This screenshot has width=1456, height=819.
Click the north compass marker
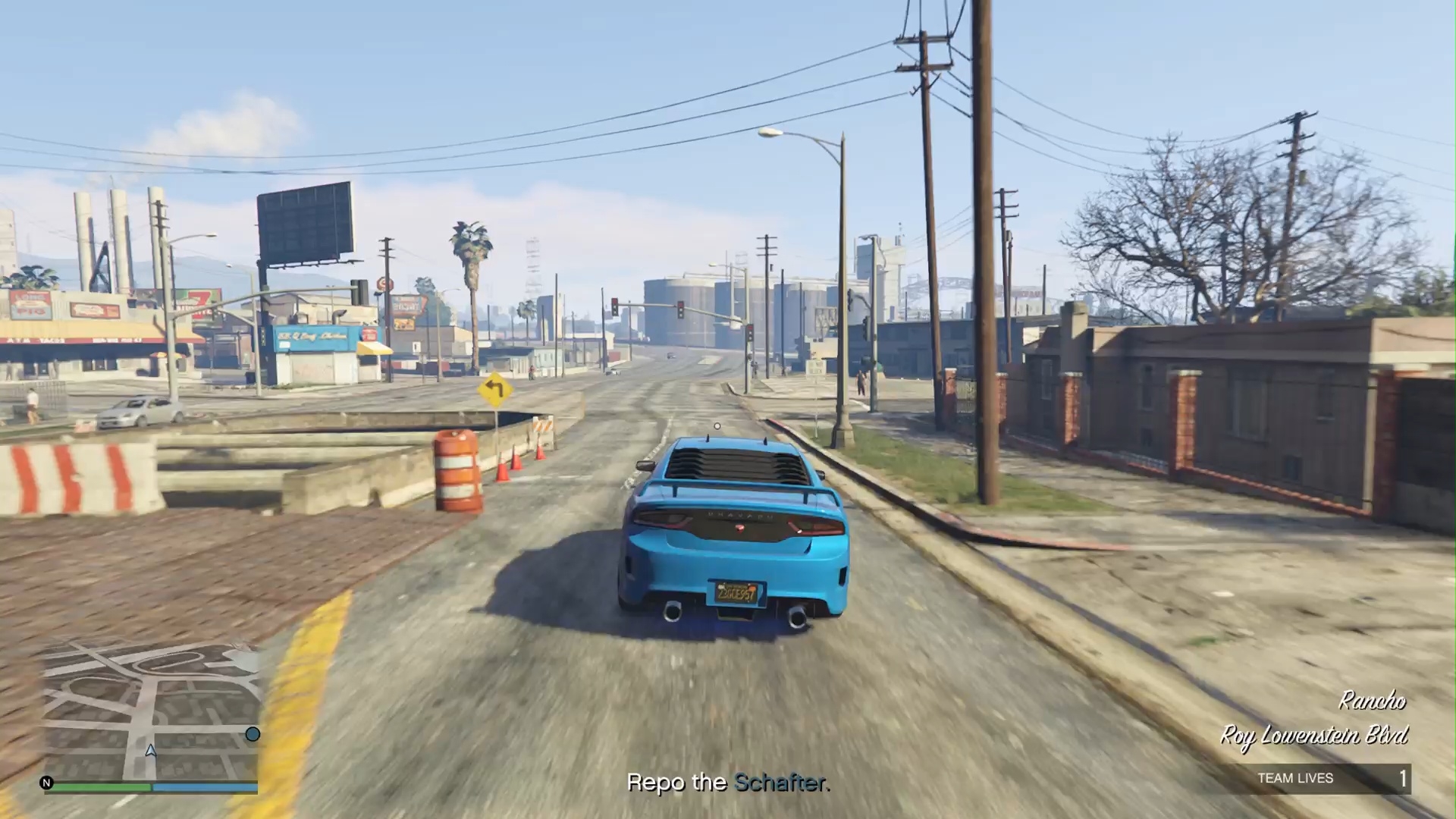tap(47, 783)
